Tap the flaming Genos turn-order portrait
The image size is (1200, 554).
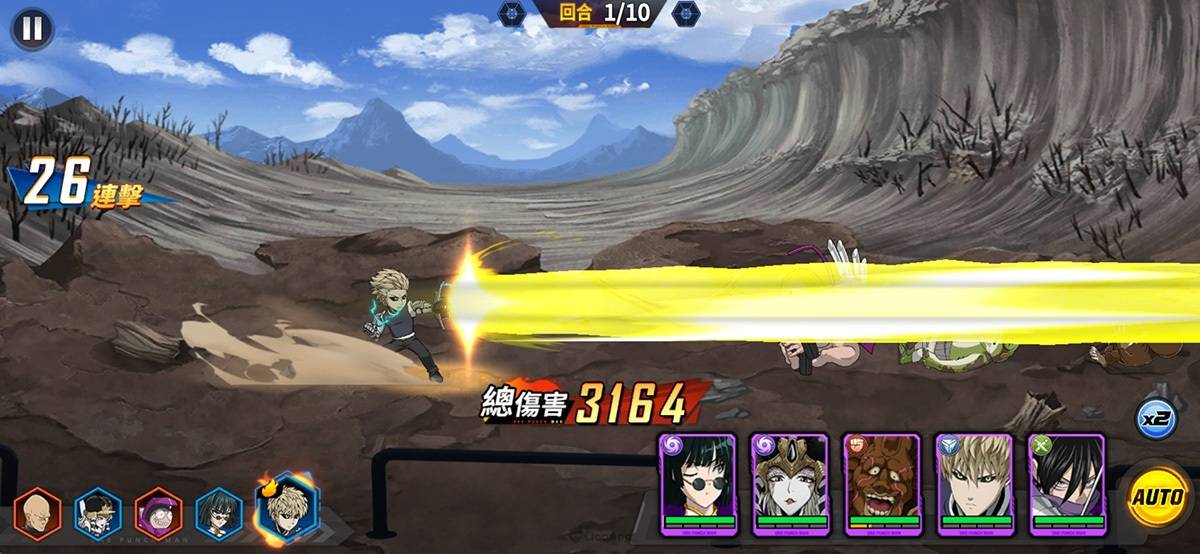click(286, 508)
